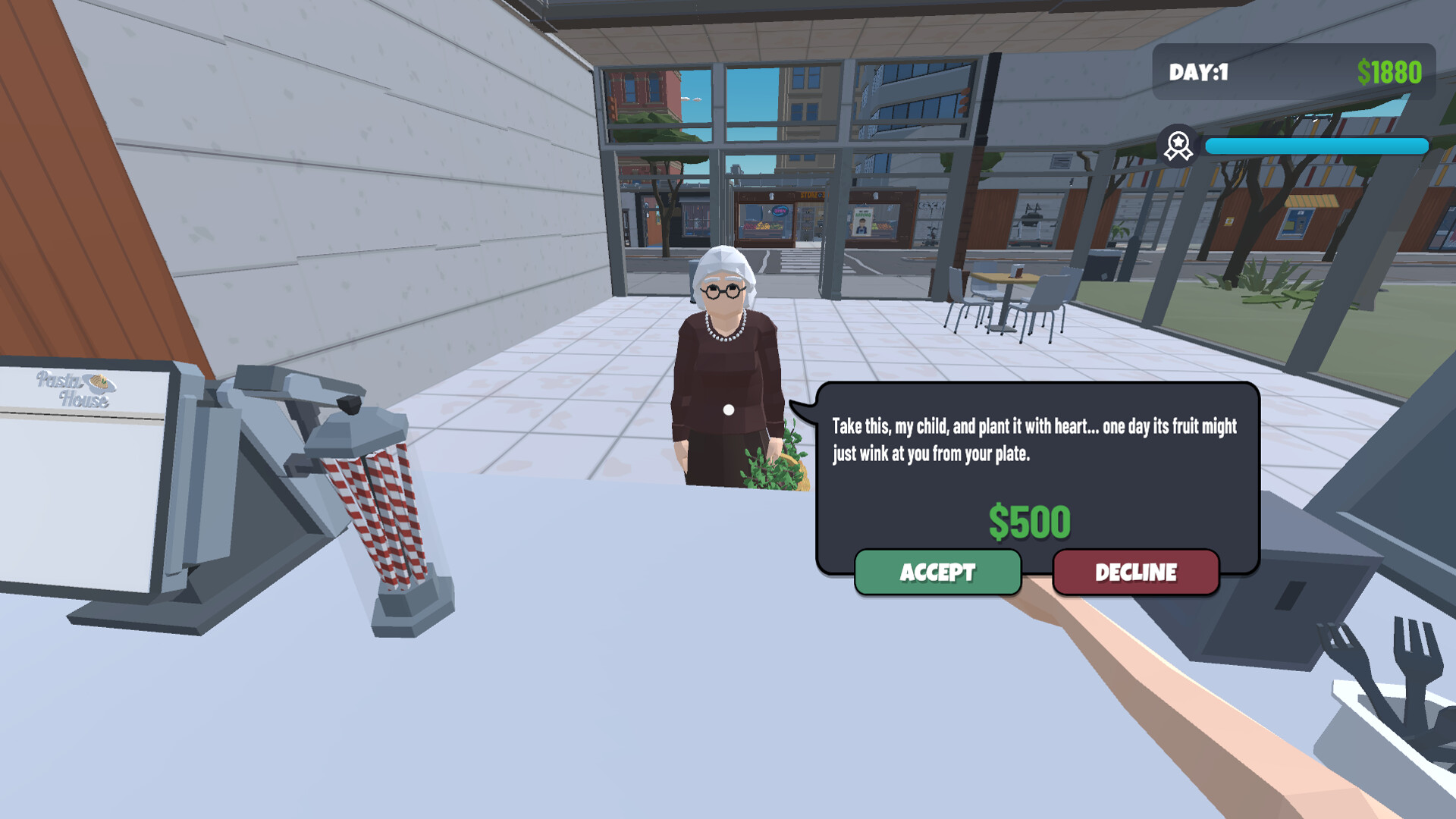This screenshot has width=1456, height=819.
Task: Click DECLINE to refuse the offer
Action: point(1135,573)
